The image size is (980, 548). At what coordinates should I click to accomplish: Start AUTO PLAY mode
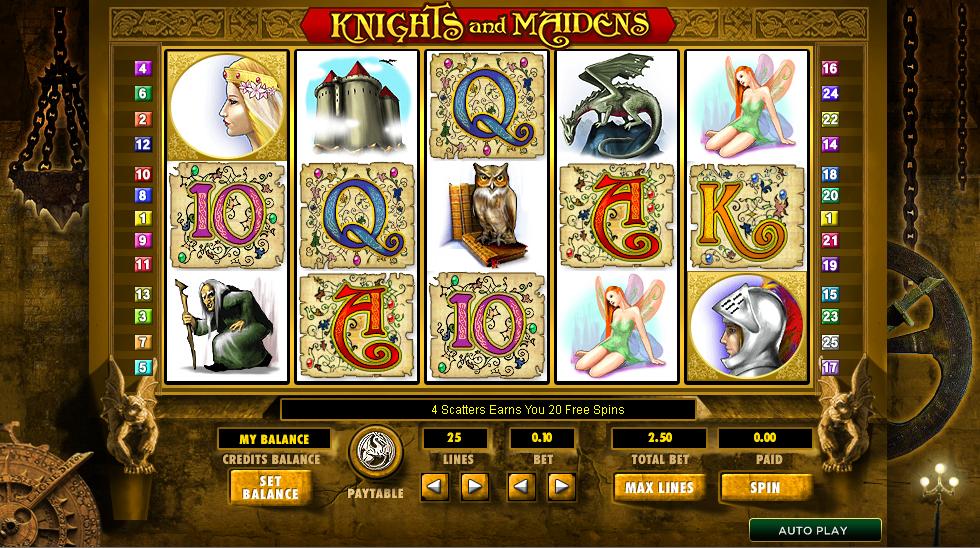(814, 530)
